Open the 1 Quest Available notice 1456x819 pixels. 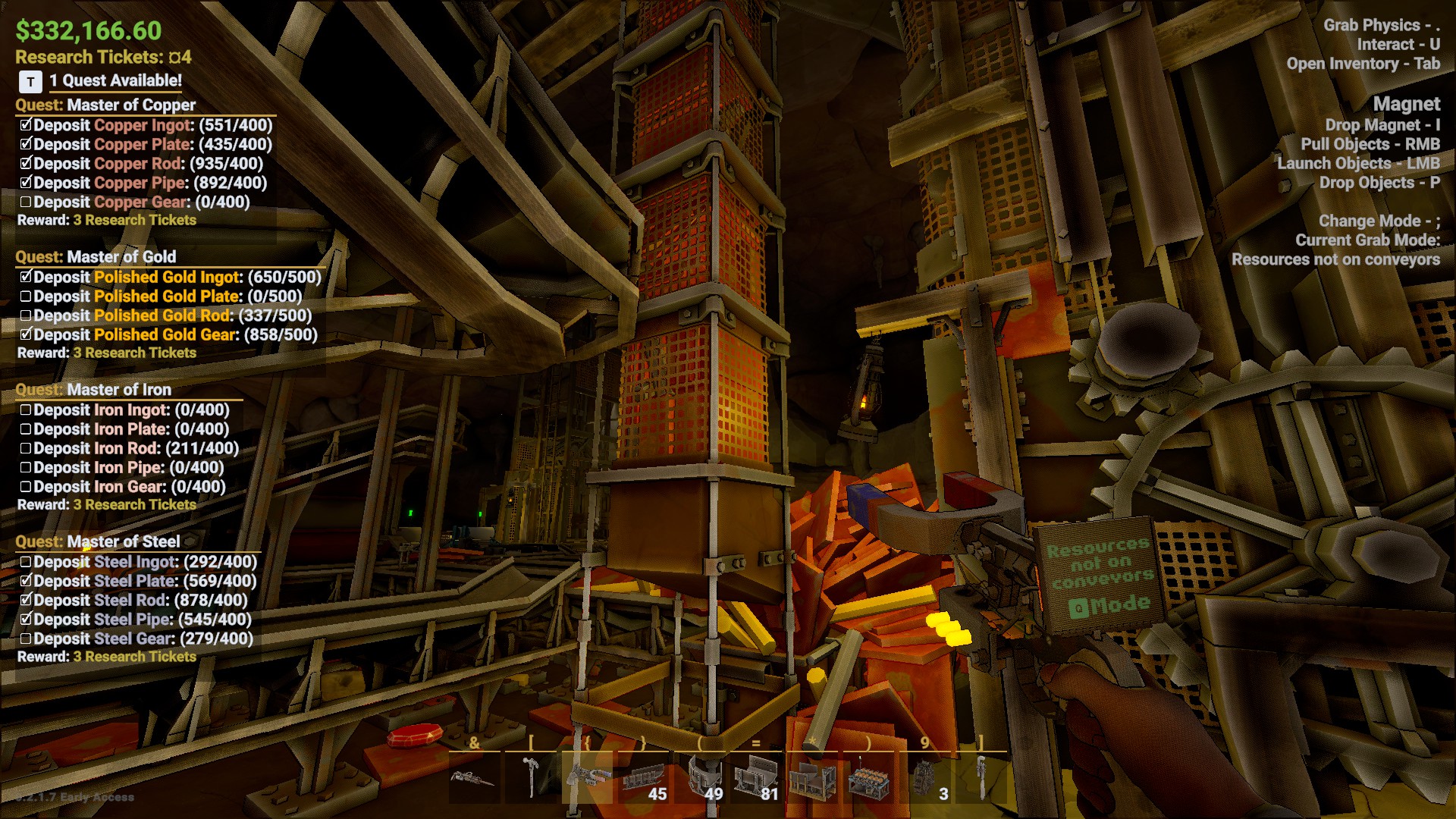[114, 80]
